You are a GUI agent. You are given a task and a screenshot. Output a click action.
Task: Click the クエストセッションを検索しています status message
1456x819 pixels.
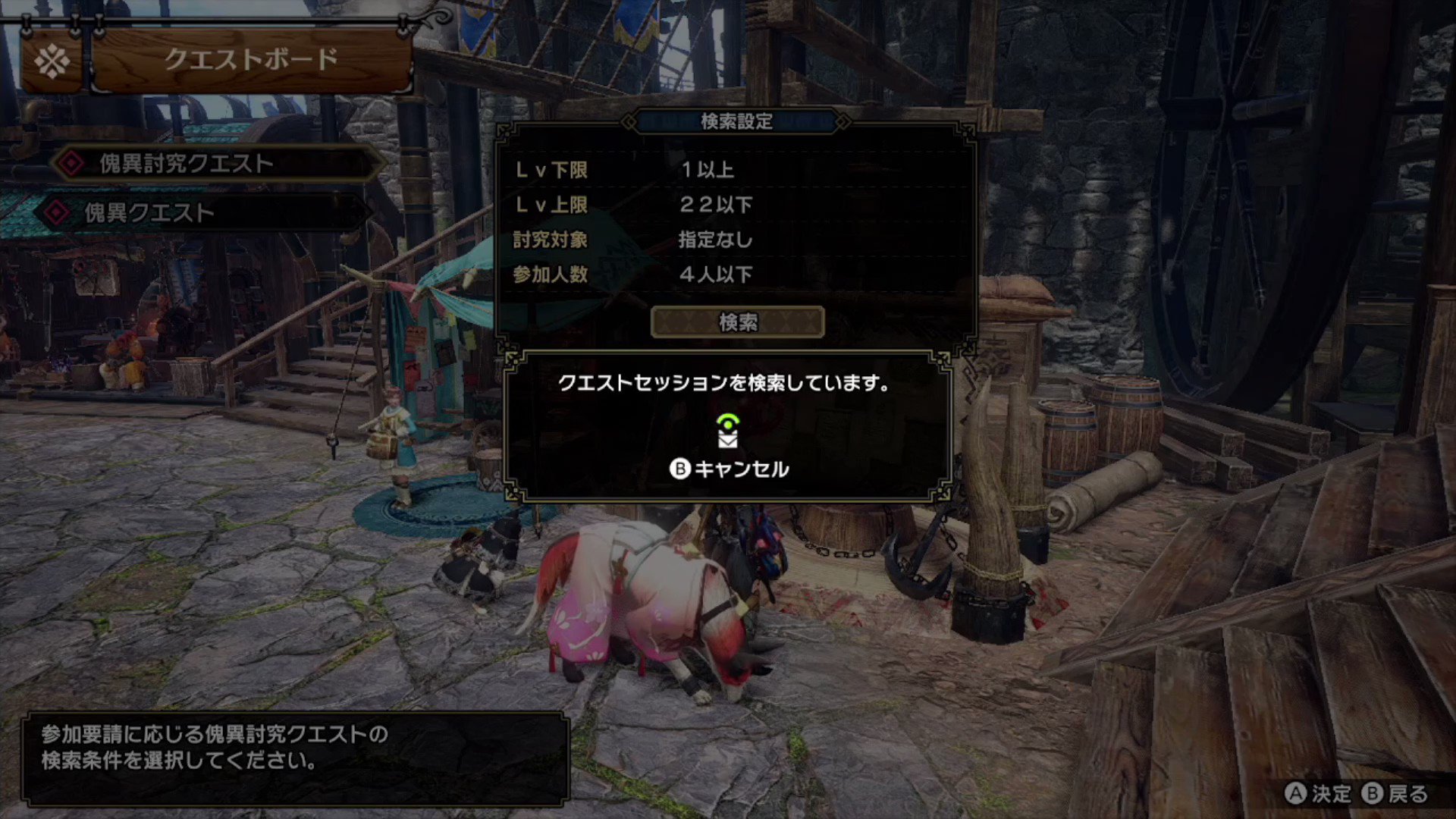[724, 384]
